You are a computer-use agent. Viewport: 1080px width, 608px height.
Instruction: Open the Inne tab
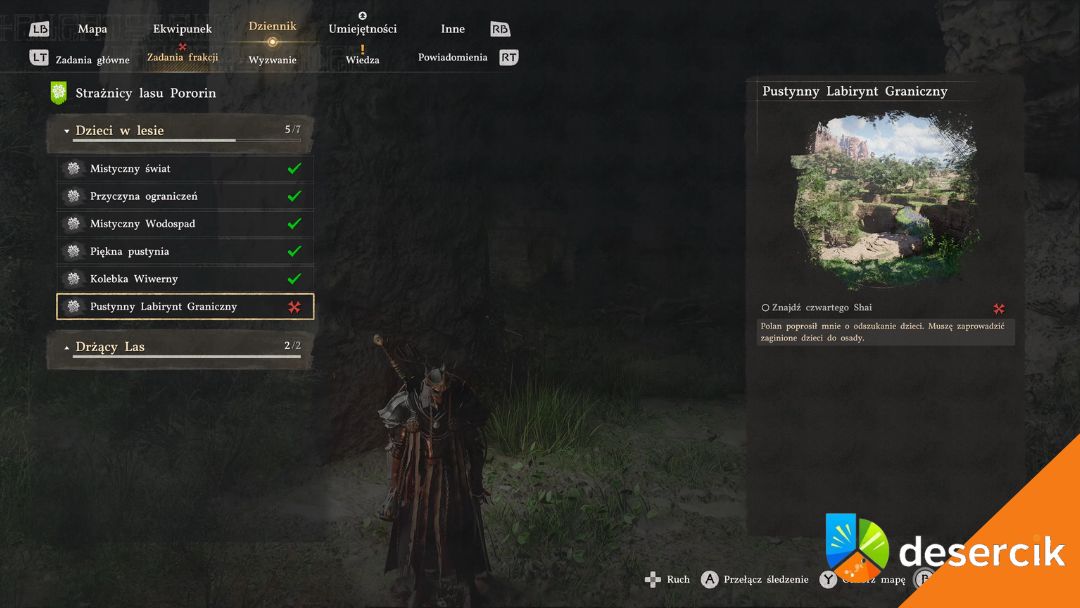pyautogui.click(x=453, y=29)
